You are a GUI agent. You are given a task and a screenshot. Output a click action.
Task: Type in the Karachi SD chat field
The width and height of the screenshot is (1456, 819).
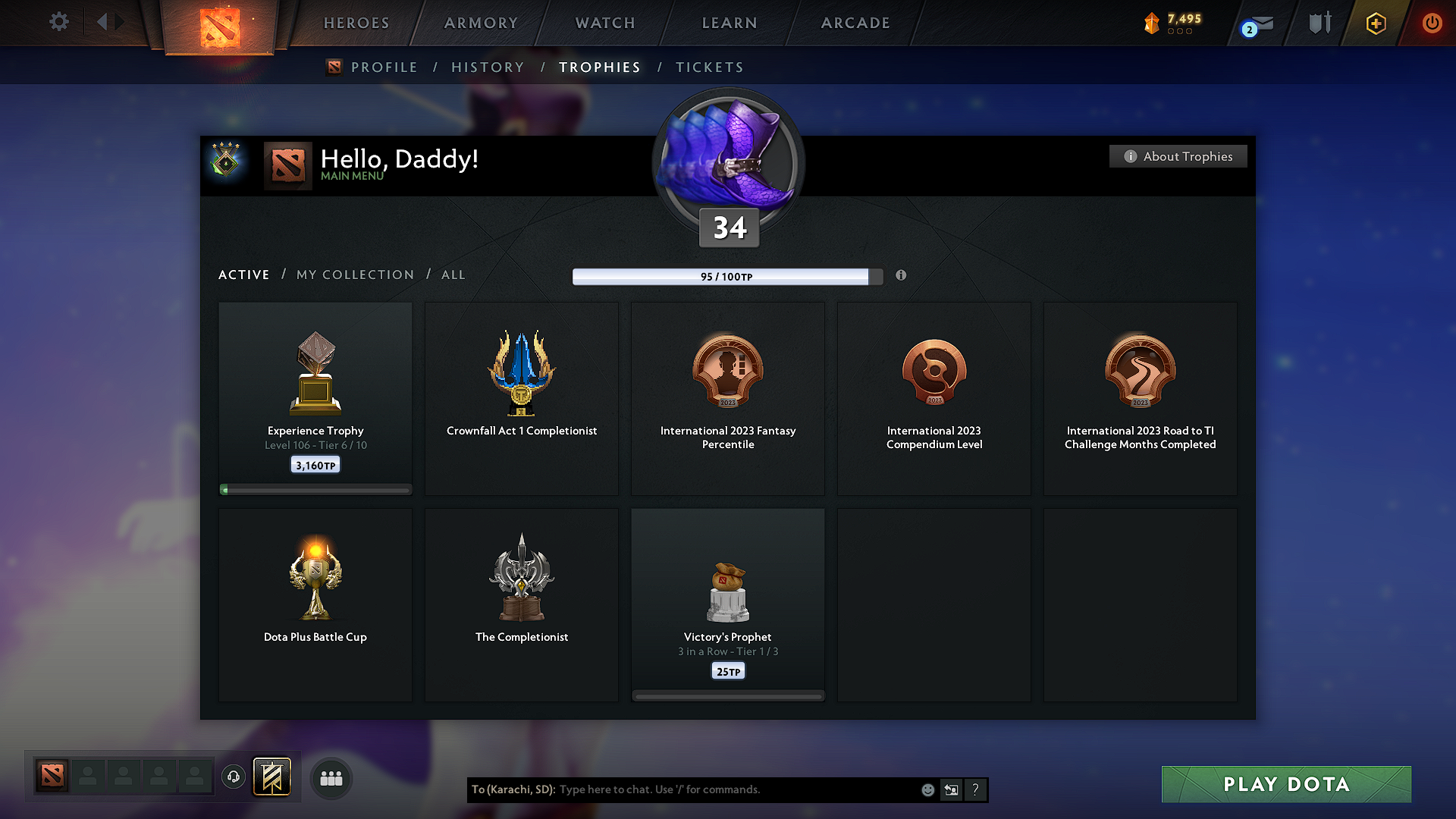click(720, 789)
